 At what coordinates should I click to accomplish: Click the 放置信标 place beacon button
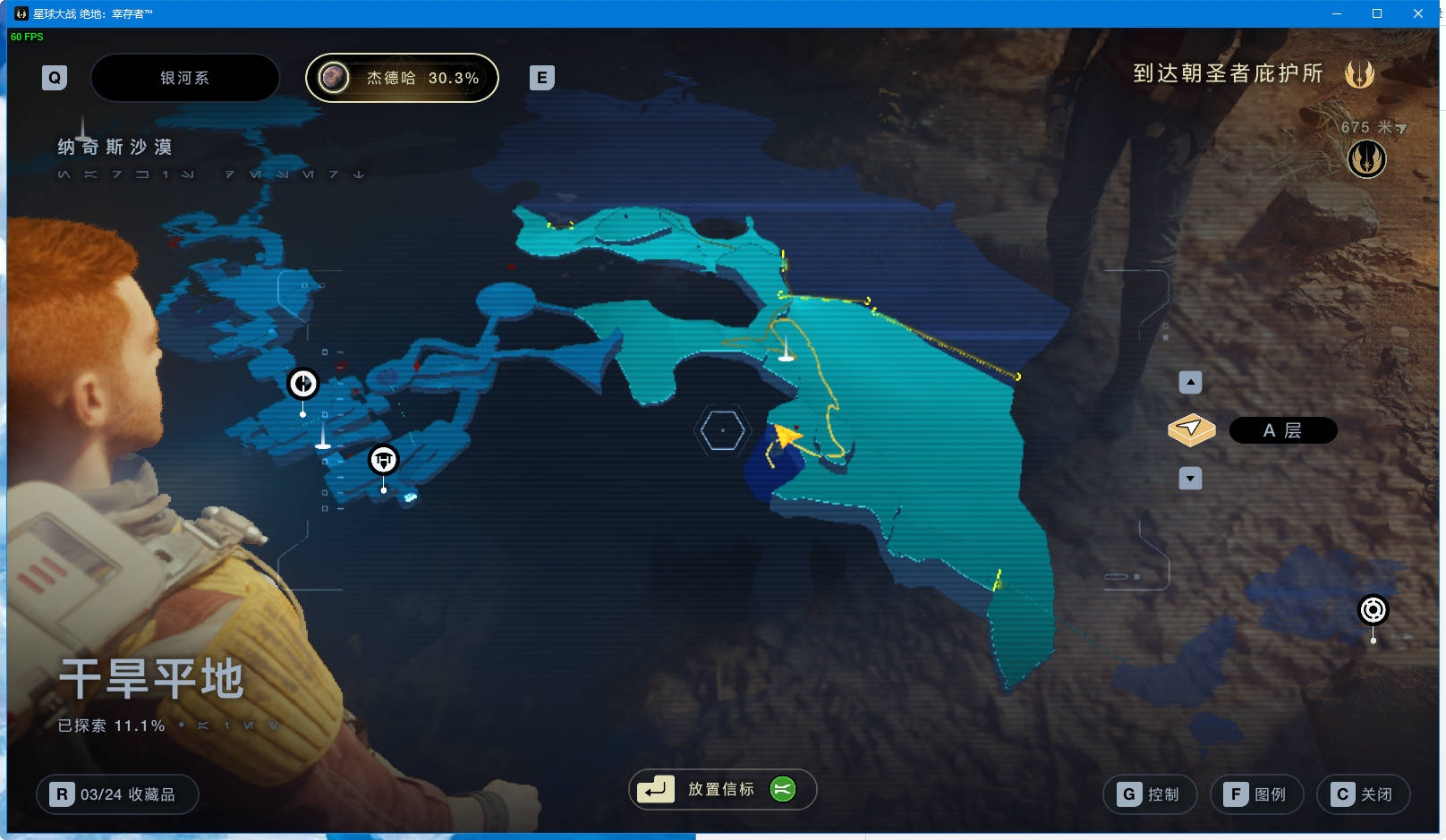coord(722,789)
